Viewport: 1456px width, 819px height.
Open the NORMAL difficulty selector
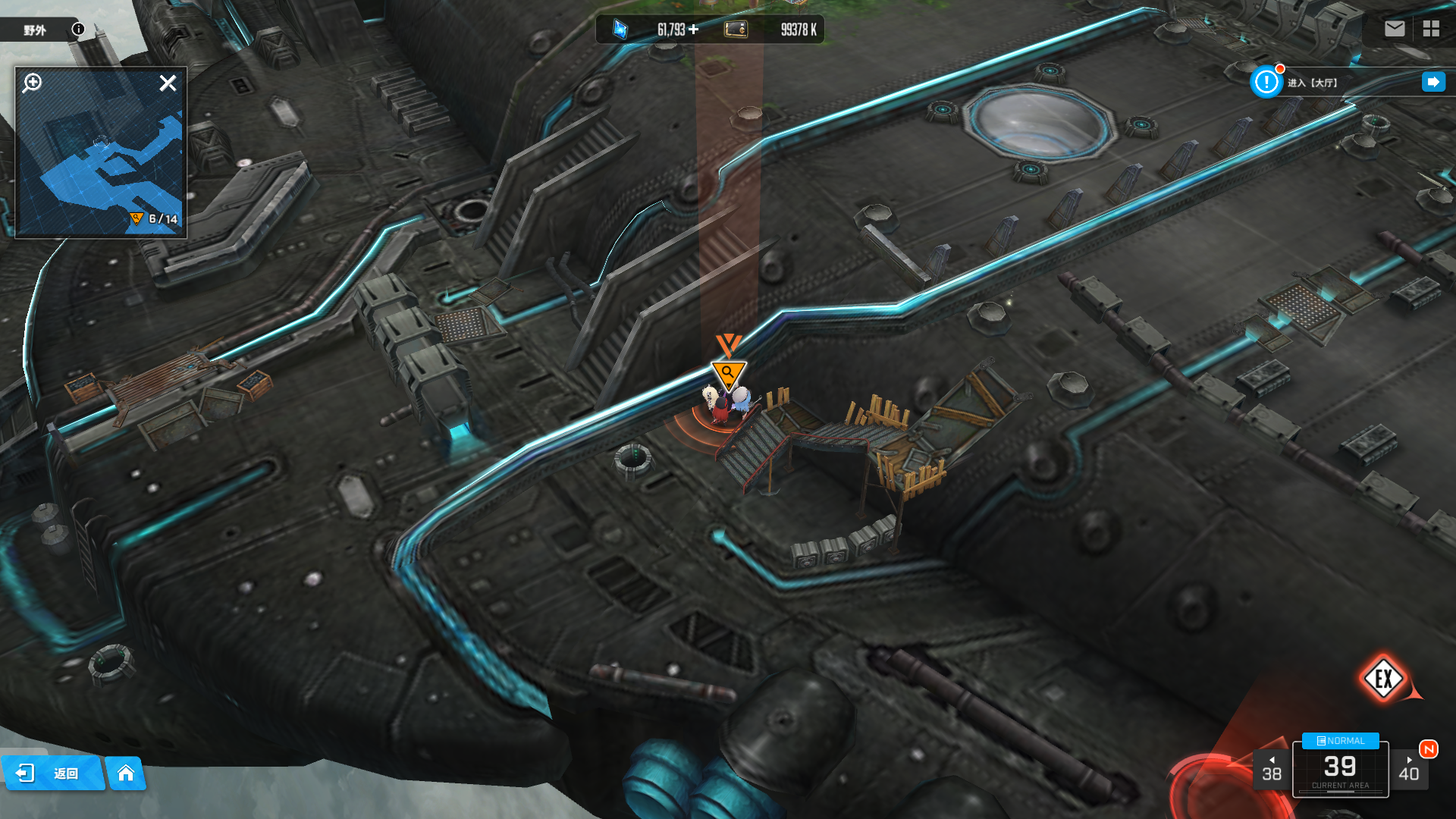coord(1340,741)
